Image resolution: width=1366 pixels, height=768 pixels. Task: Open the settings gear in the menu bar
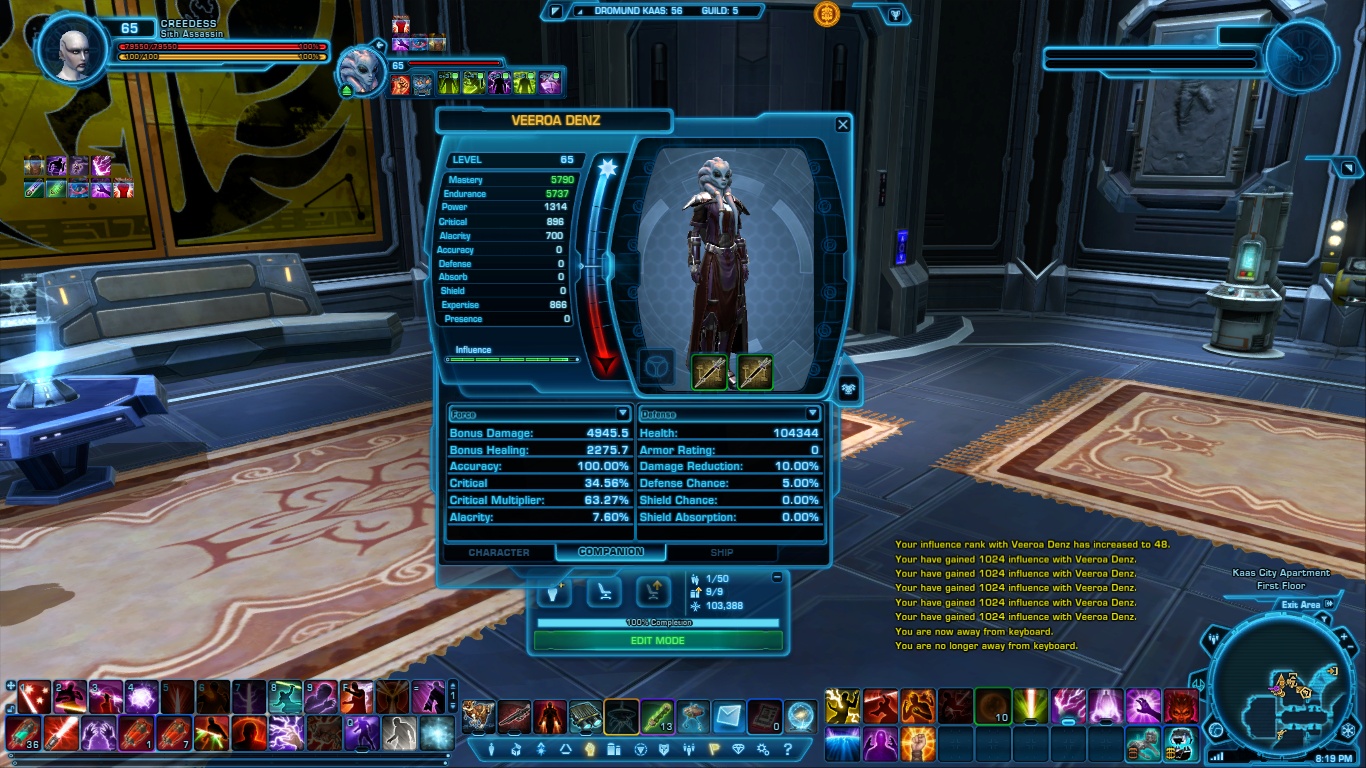[x=763, y=749]
